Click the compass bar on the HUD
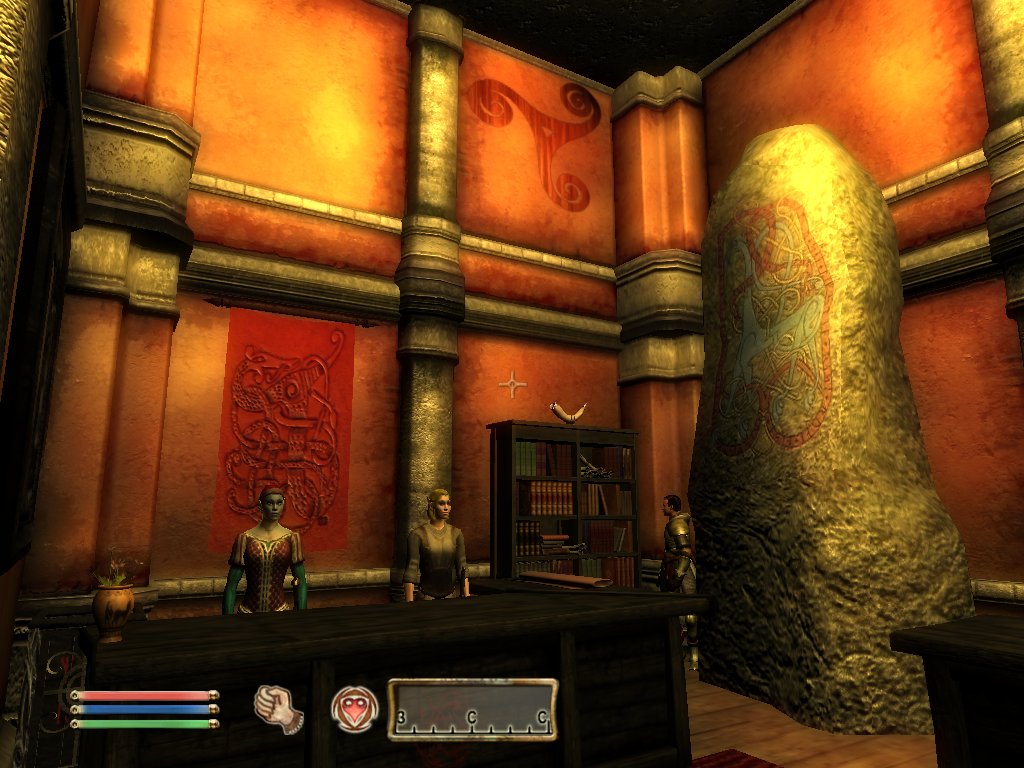 click(472, 710)
